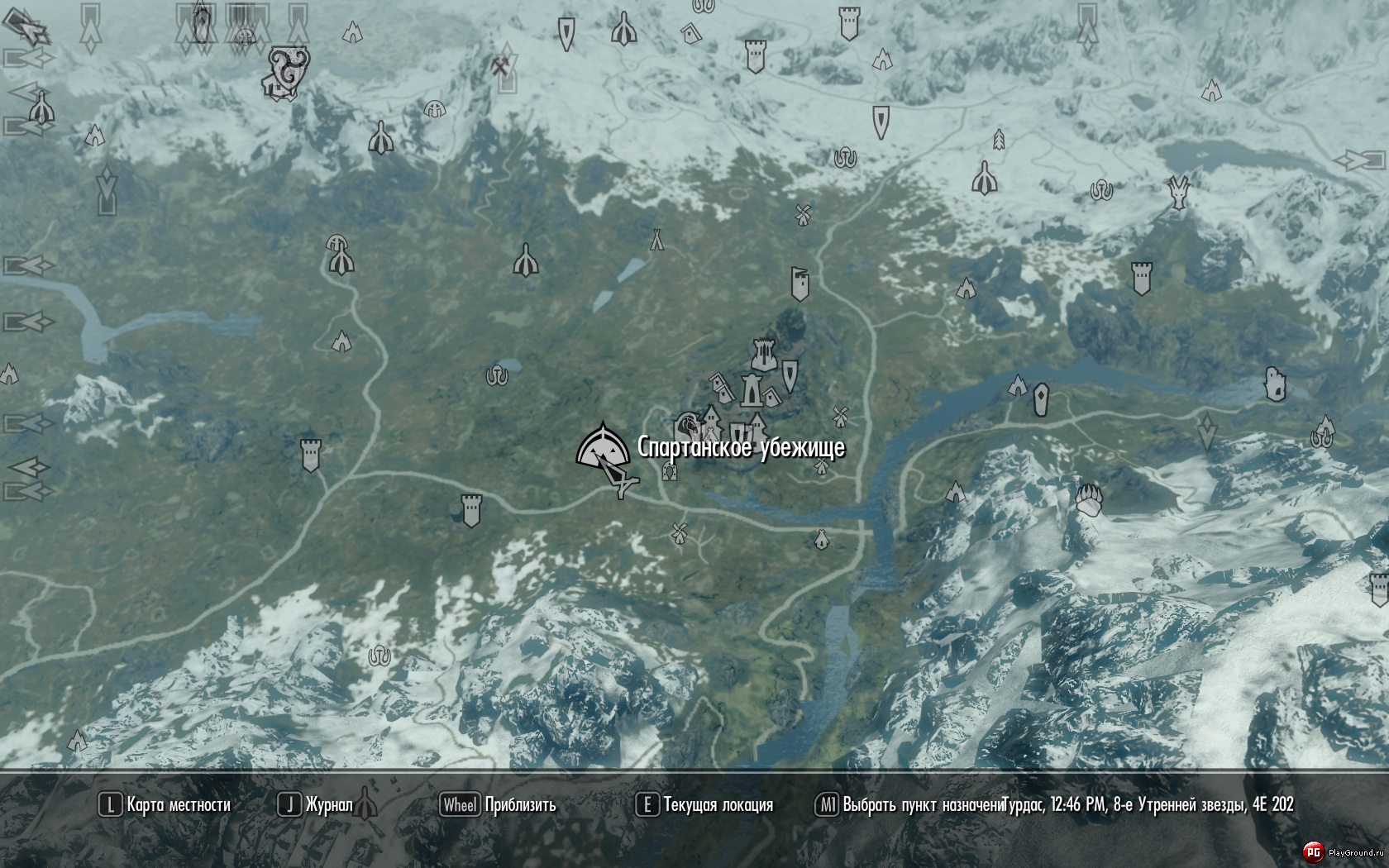Select the bear paw den marker

(x=1091, y=499)
